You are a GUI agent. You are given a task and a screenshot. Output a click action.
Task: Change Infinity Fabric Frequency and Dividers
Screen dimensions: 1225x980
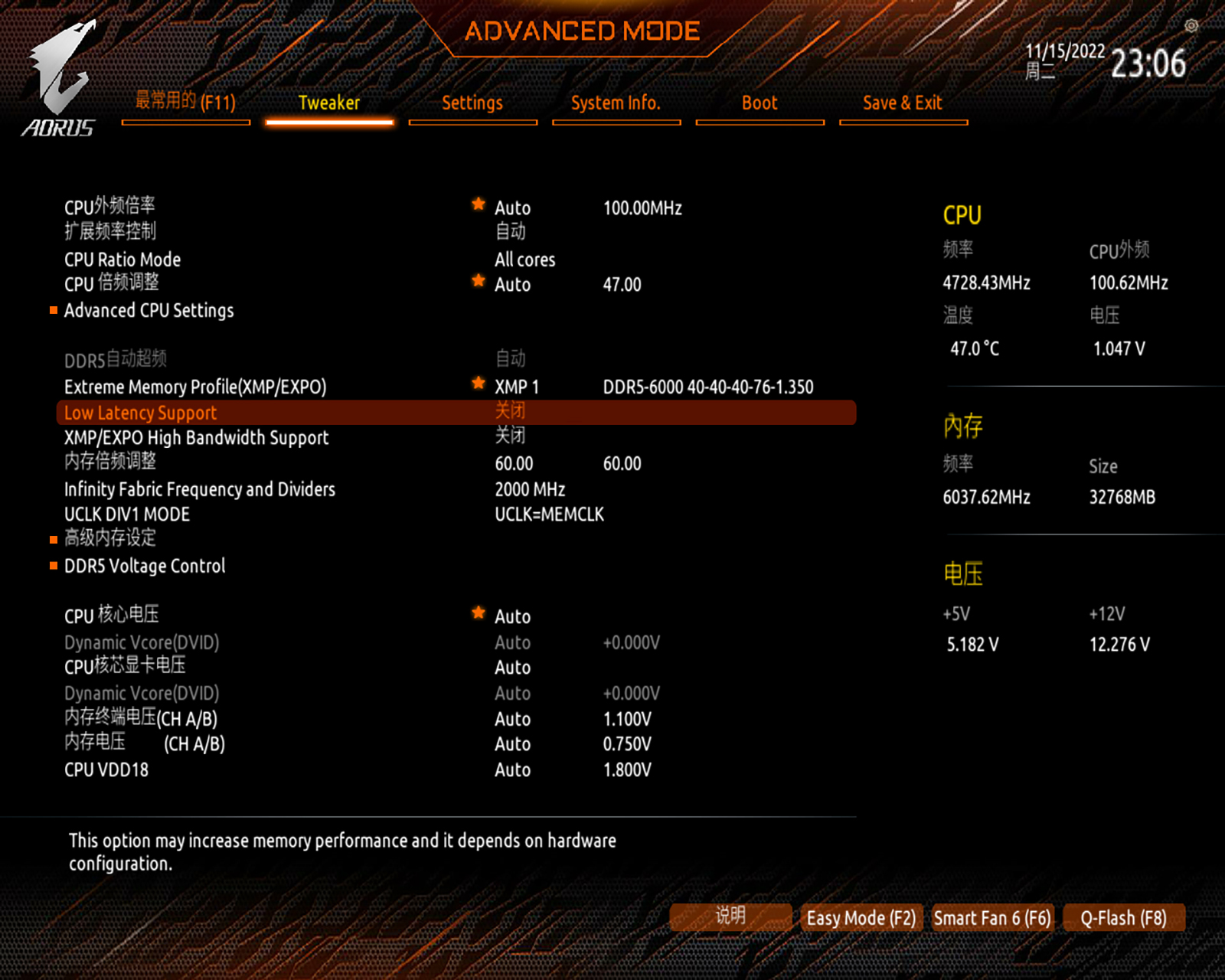(x=200, y=489)
